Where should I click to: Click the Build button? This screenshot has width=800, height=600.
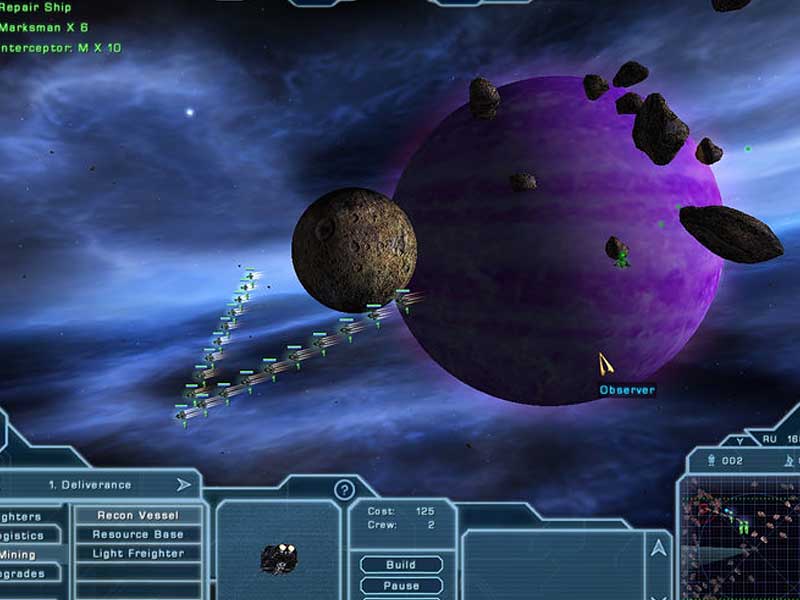pos(401,565)
